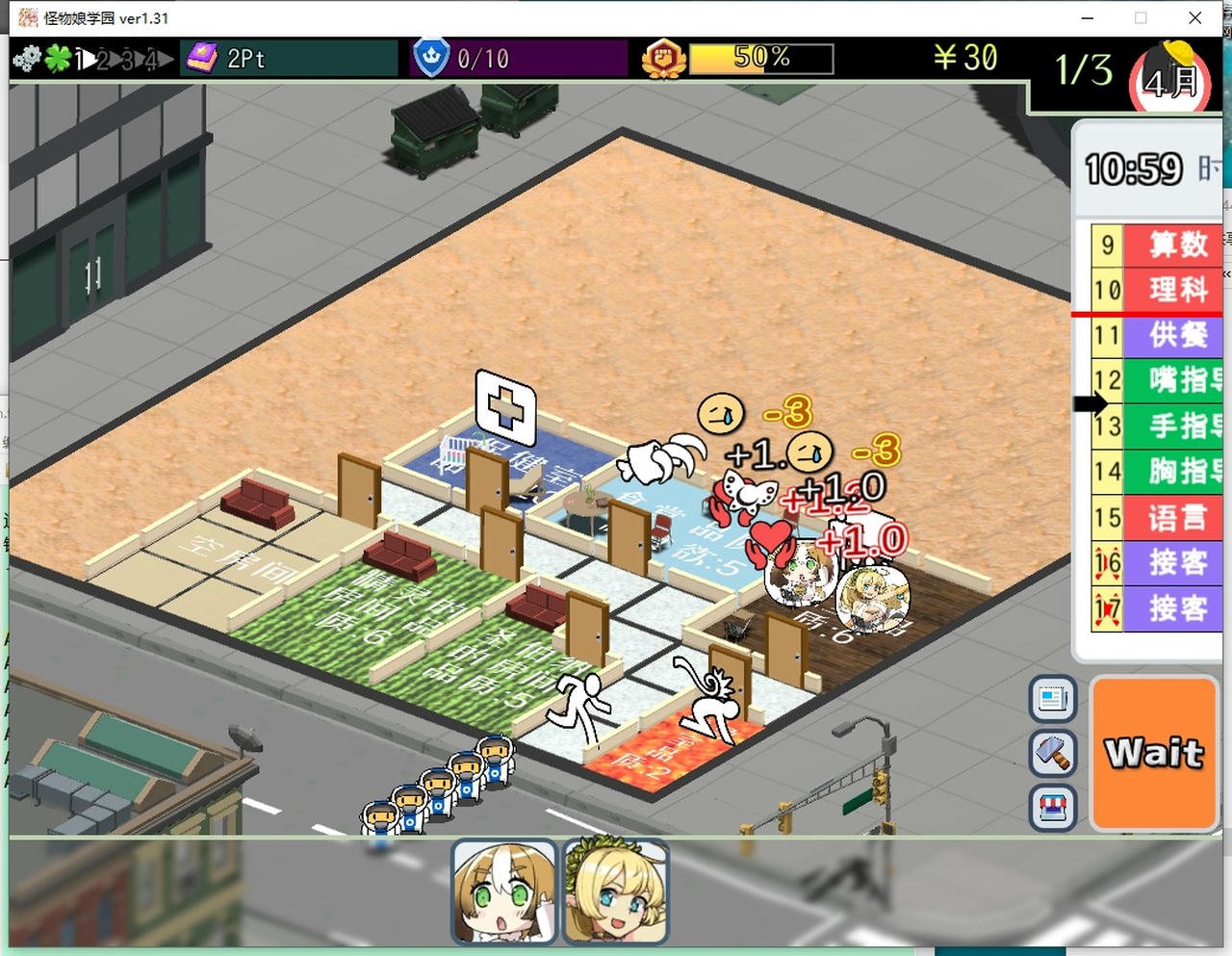The image size is (1232, 956).
Task: Set game speed to 1
Action: pos(82,60)
